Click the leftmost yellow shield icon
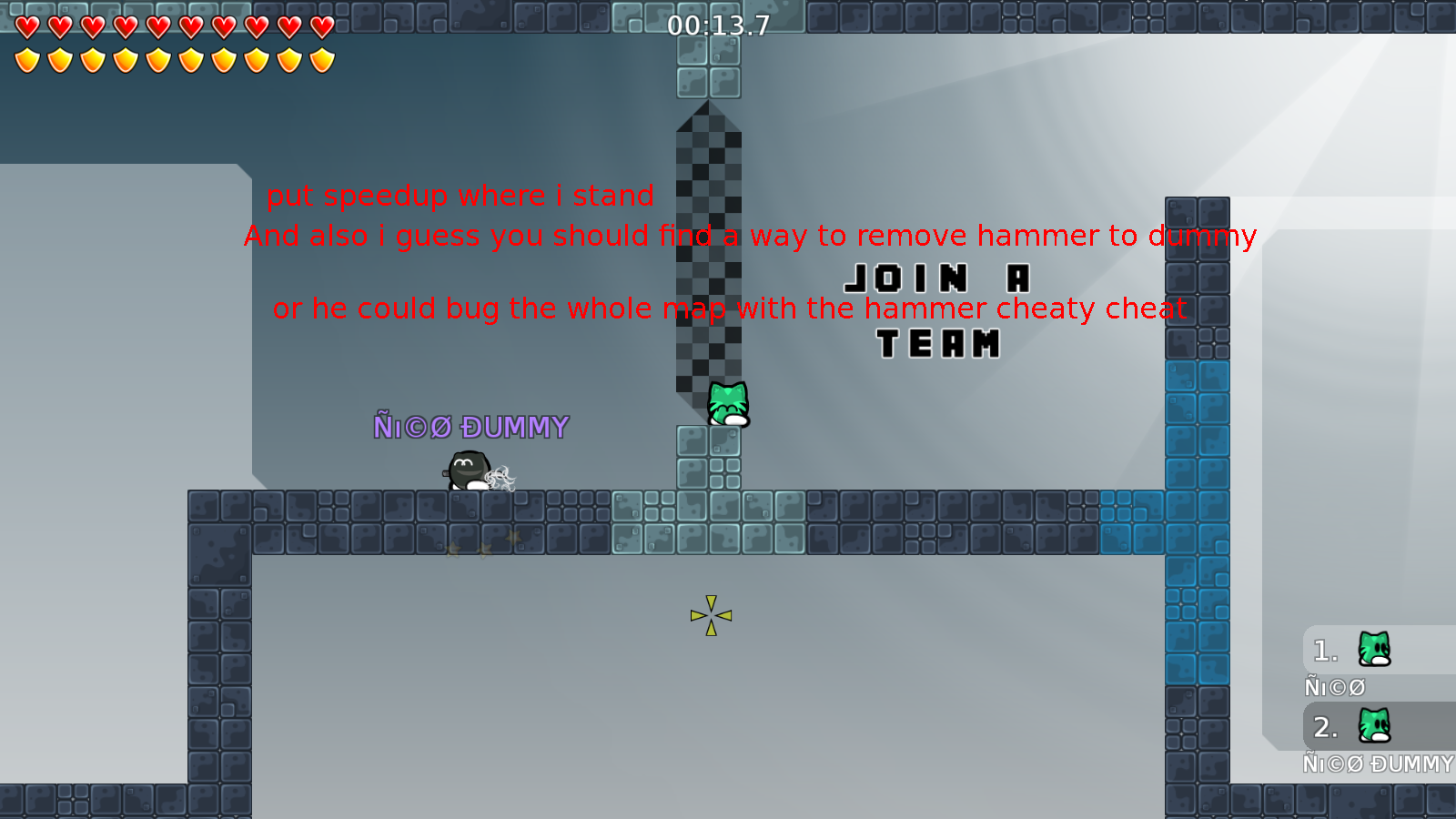Viewport: 1456px width, 819px height. click(x=26, y=58)
